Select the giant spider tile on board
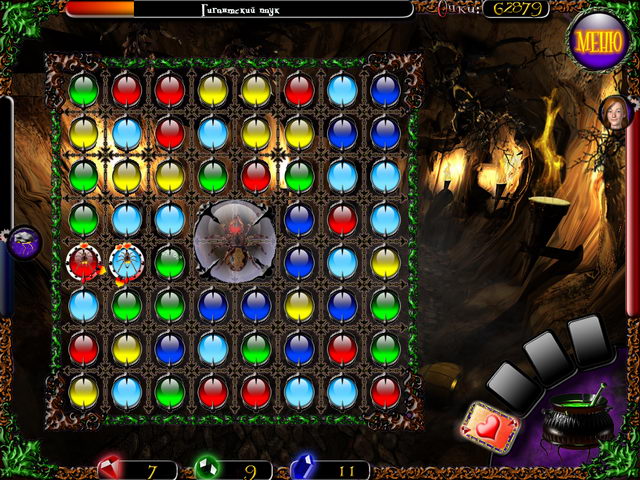 233,241
